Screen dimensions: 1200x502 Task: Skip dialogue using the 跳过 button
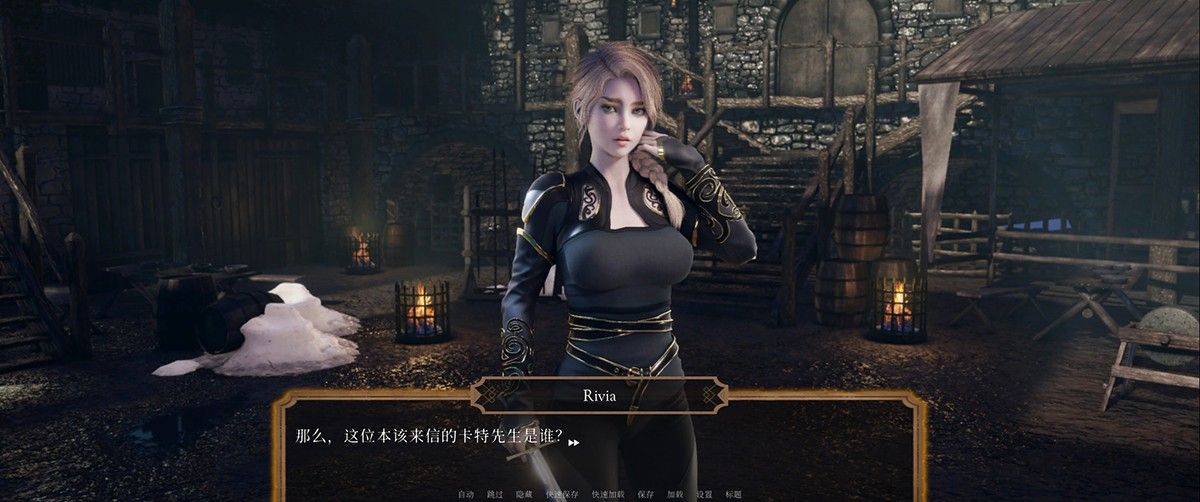click(495, 494)
